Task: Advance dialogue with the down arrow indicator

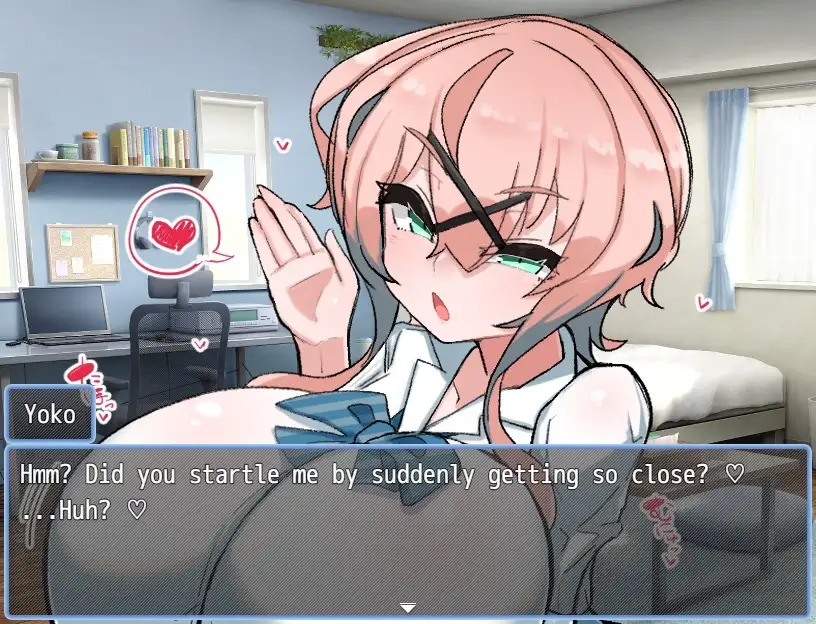Action: (x=407, y=607)
